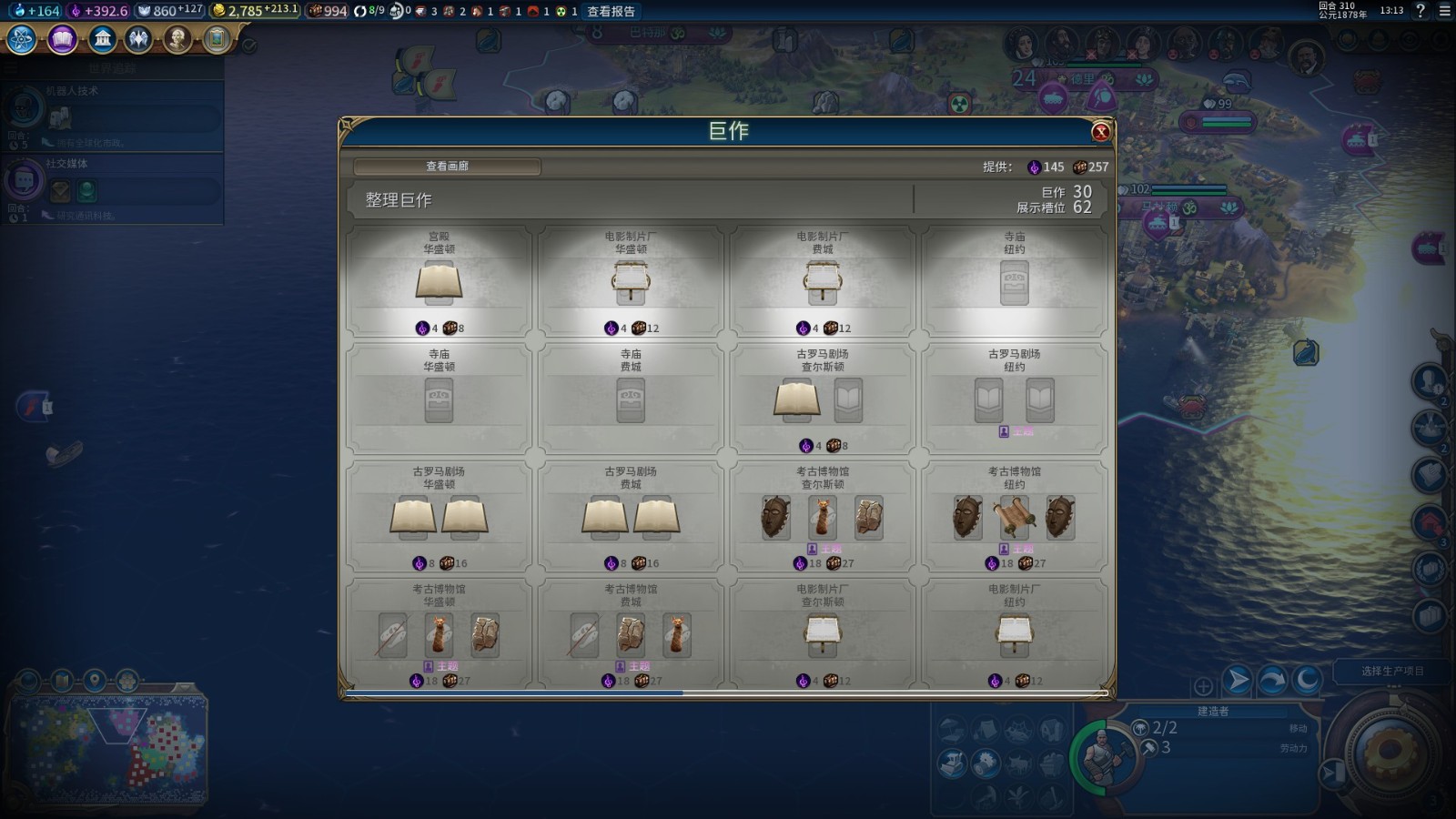Click 选择生产项目 production prompt

[x=1392, y=672]
